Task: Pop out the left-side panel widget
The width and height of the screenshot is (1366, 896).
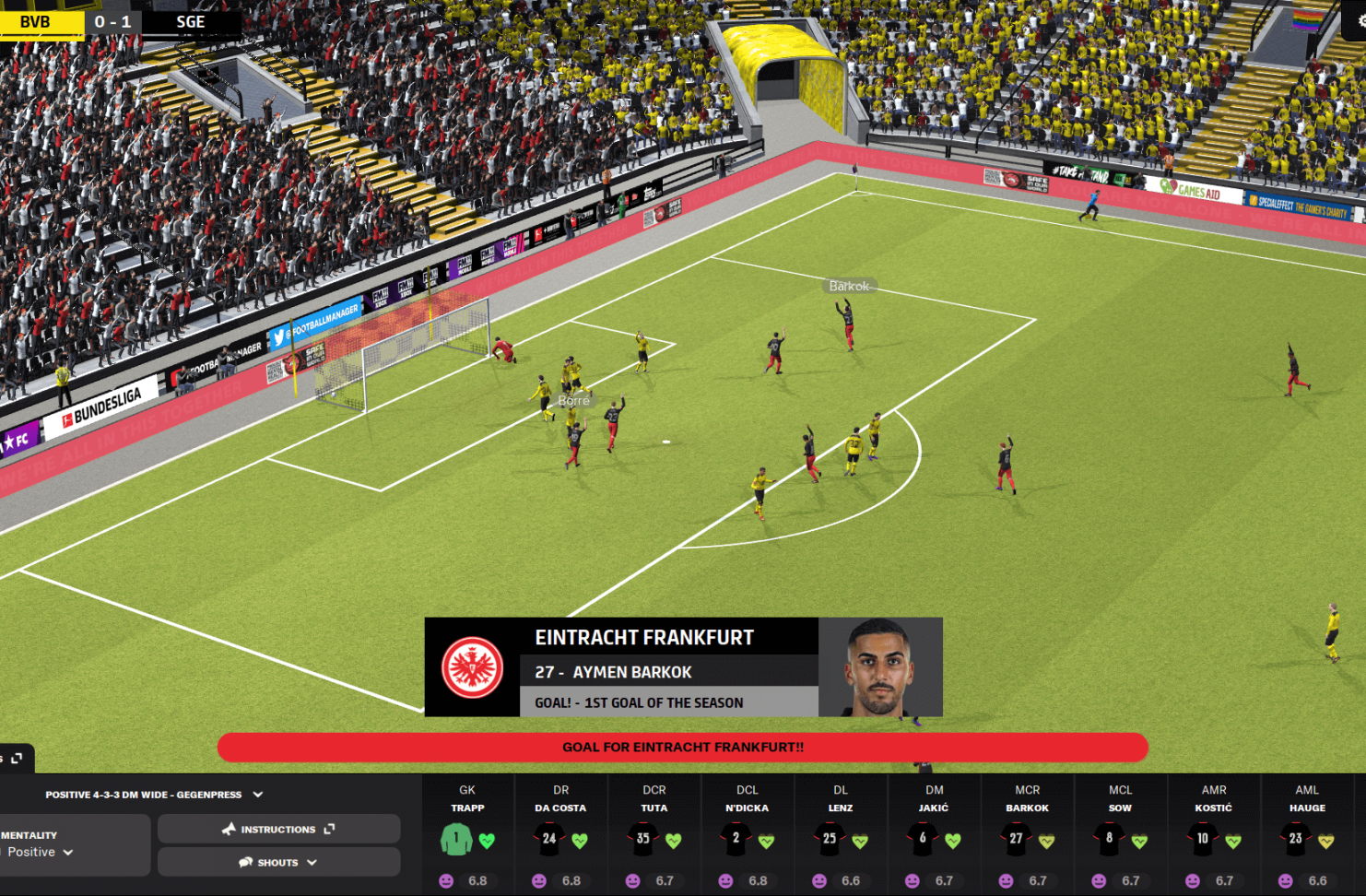Action: pos(17,759)
